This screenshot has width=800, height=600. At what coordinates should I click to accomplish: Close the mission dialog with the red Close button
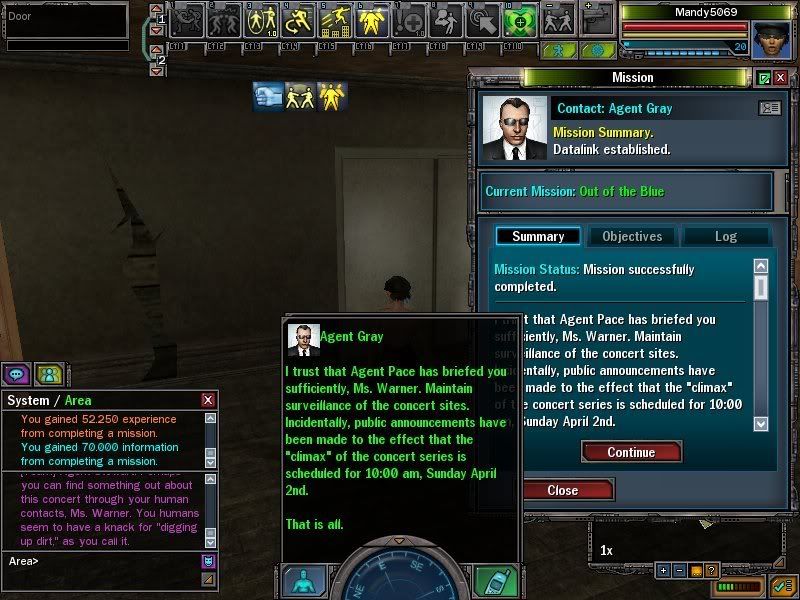562,490
